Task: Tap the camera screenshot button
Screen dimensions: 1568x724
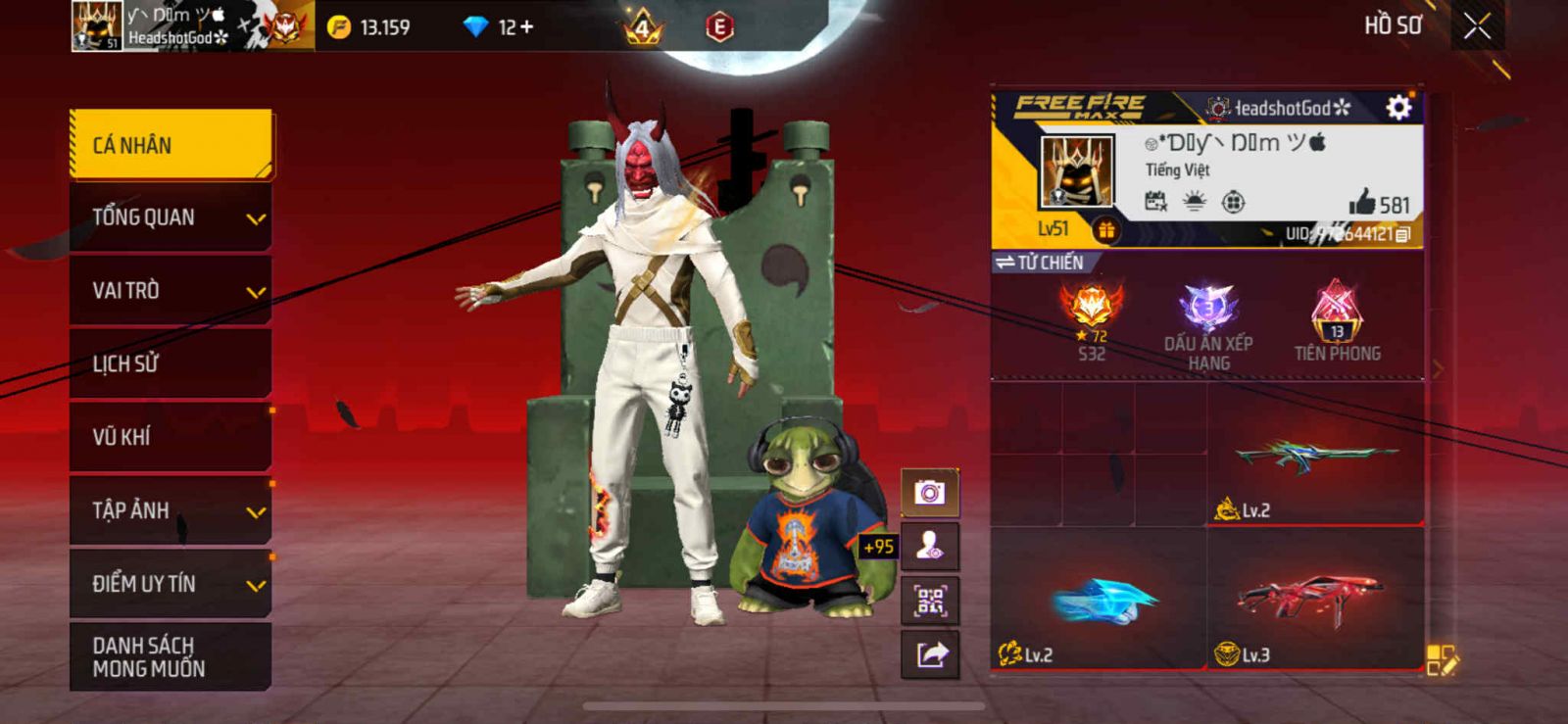Action: 929,492
